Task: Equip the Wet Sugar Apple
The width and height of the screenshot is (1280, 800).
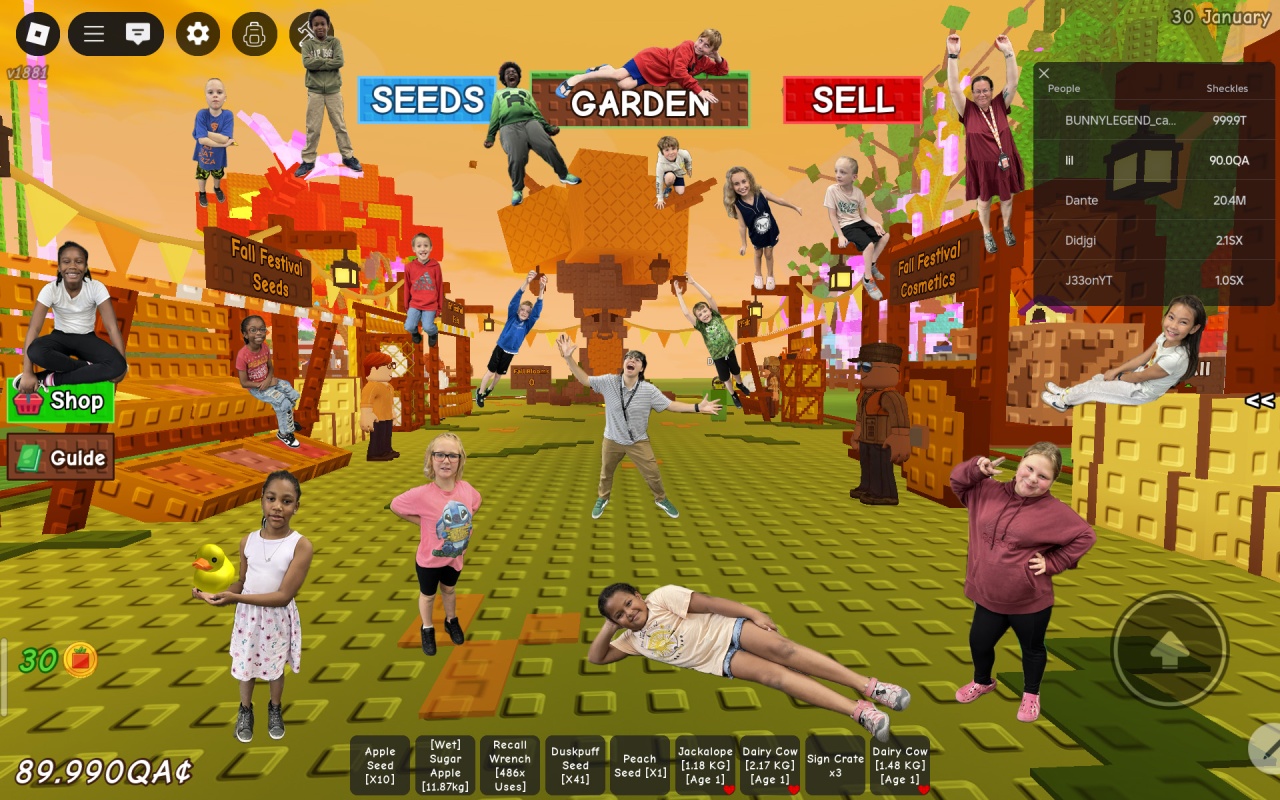Action: (445, 765)
